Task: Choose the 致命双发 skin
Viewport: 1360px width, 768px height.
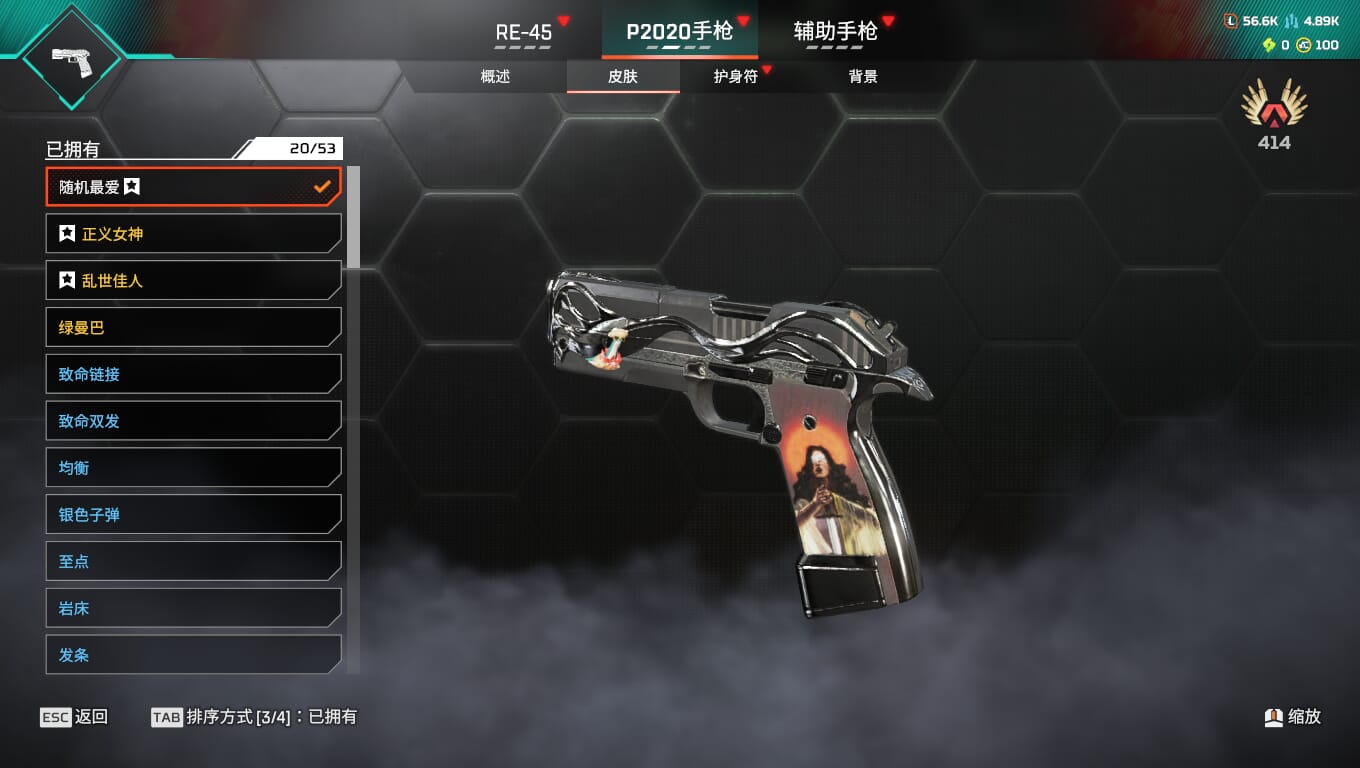Action: pyautogui.click(x=193, y=421)
